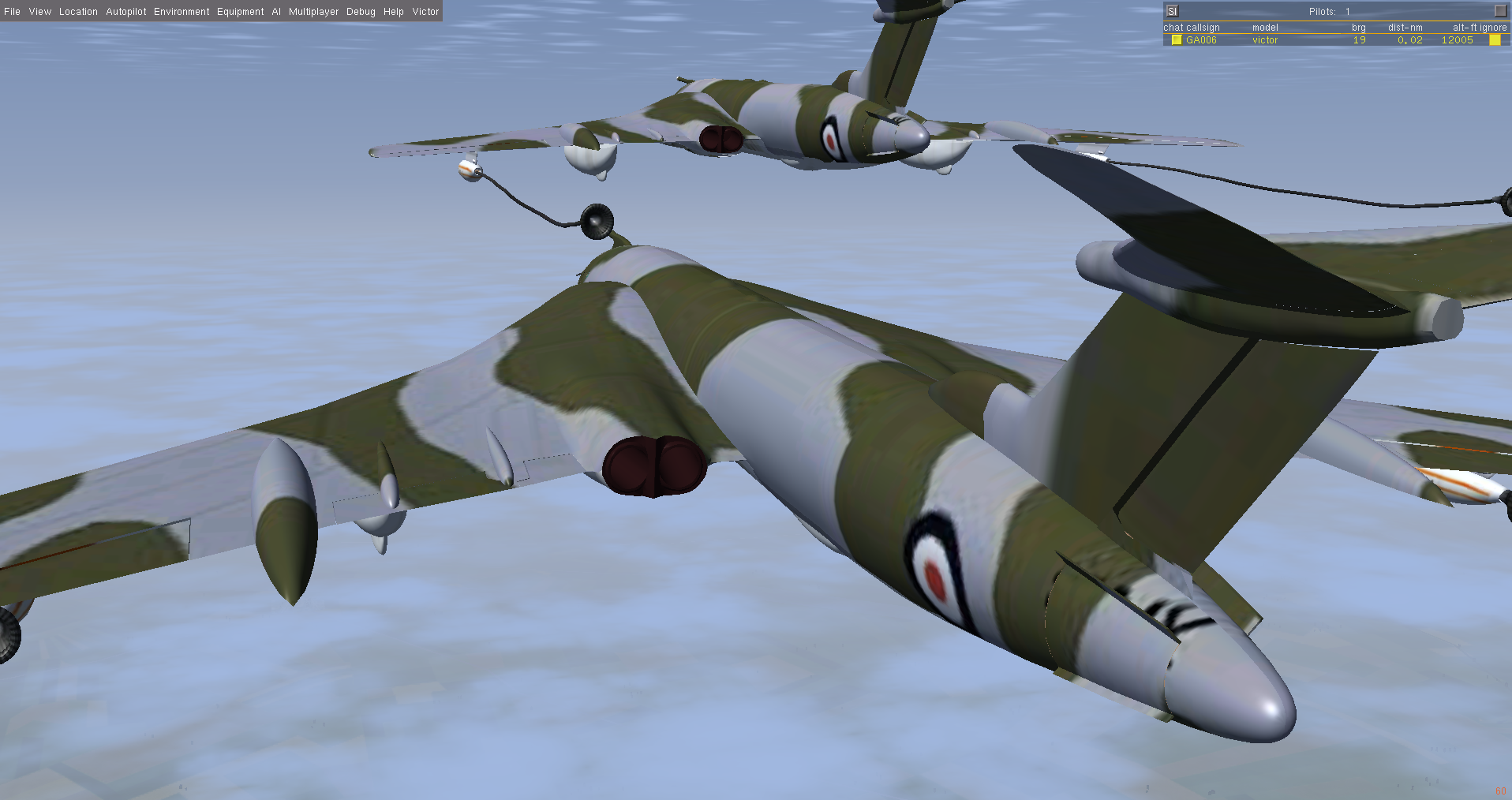Open the File menu

click(12, 12)
